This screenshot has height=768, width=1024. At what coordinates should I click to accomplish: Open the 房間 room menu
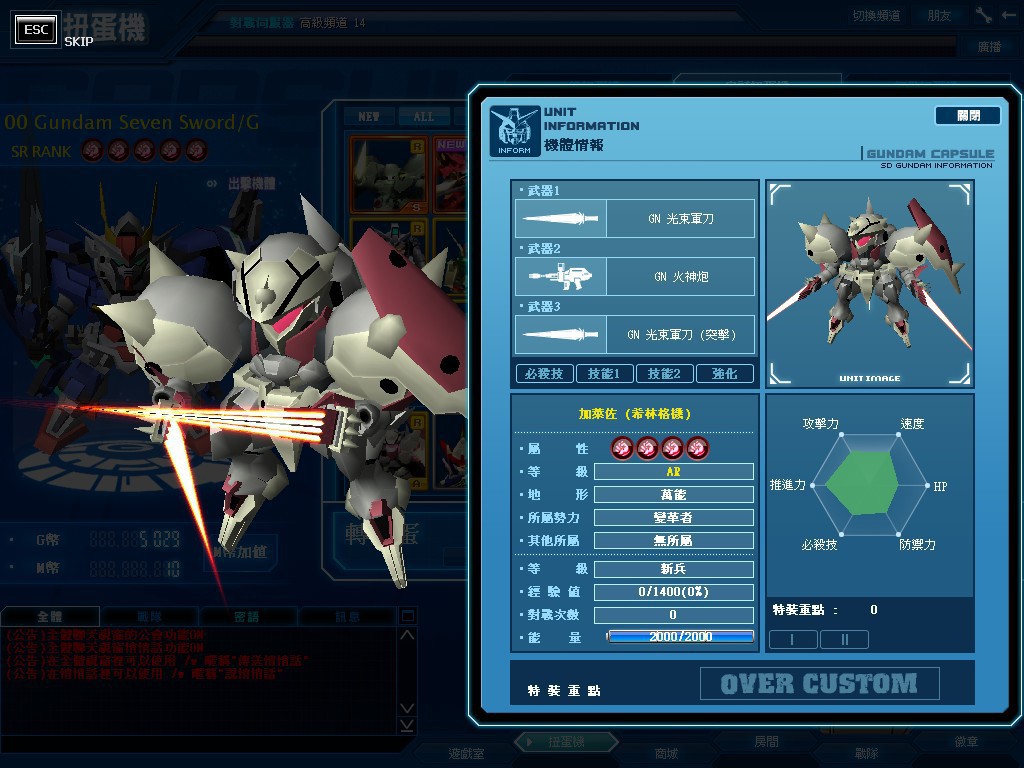tap(766, 743)
